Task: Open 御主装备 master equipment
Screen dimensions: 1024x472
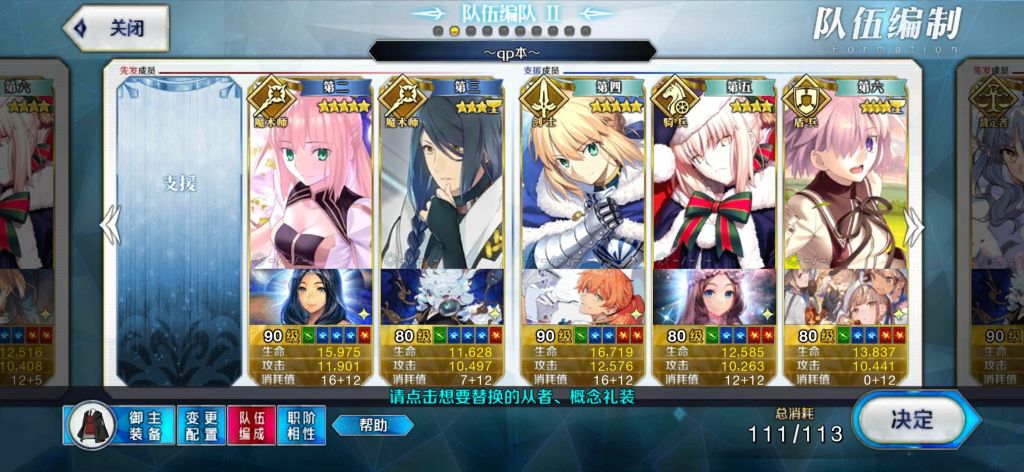Action: click(118, 424)
